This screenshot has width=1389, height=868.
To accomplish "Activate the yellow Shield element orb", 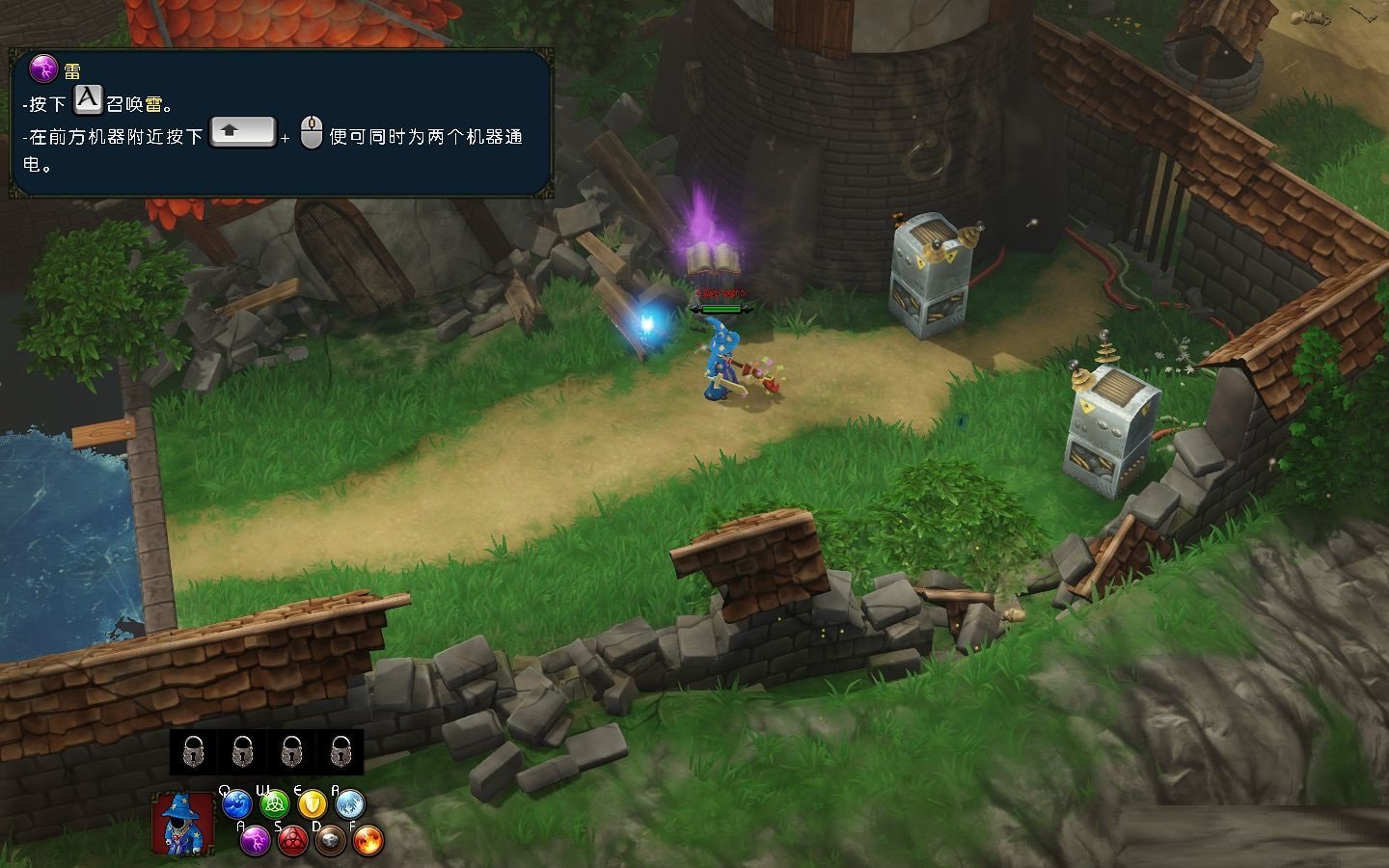I will coord(312,803).
